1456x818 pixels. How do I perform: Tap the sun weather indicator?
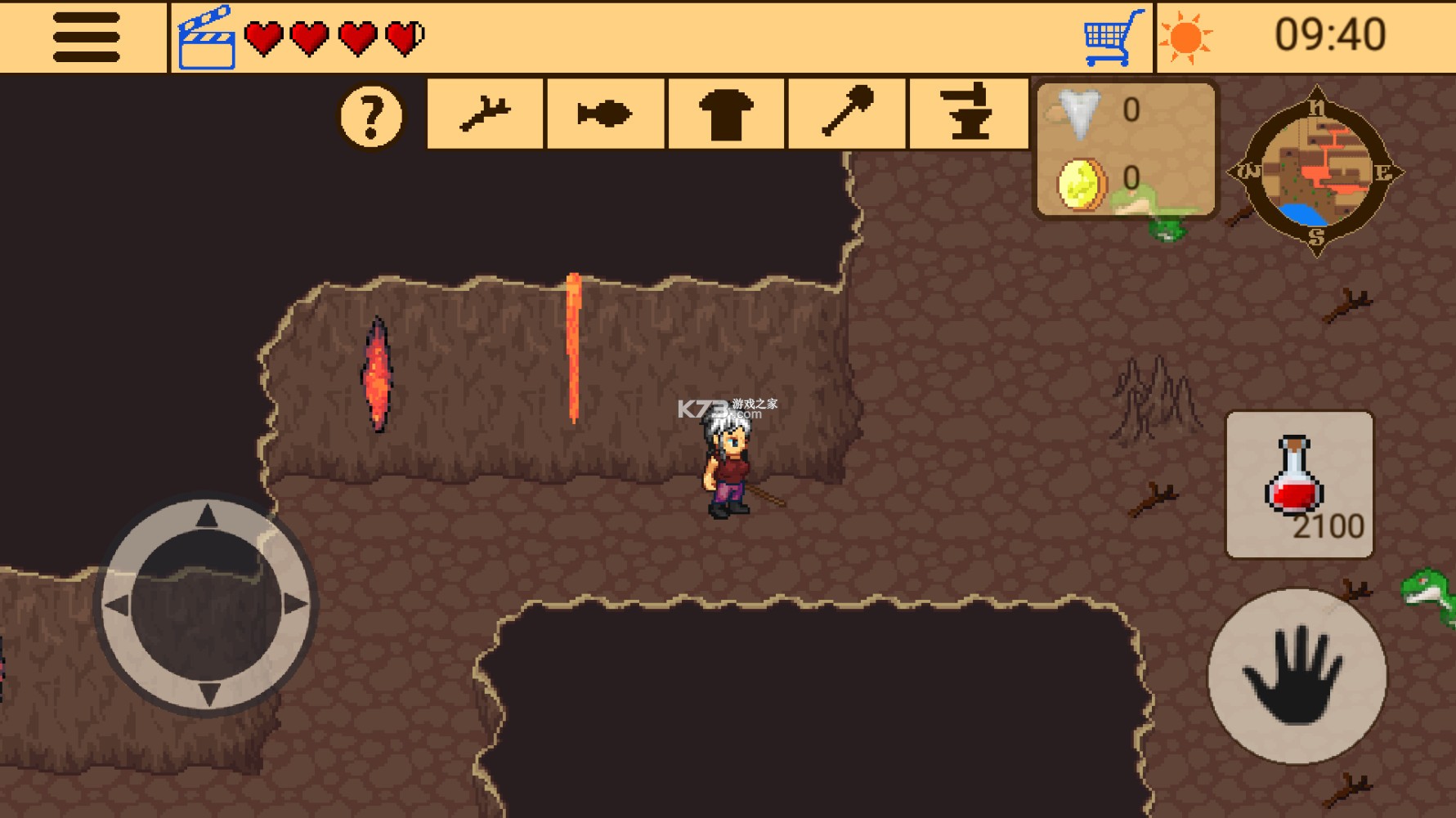pos(1185,36)
